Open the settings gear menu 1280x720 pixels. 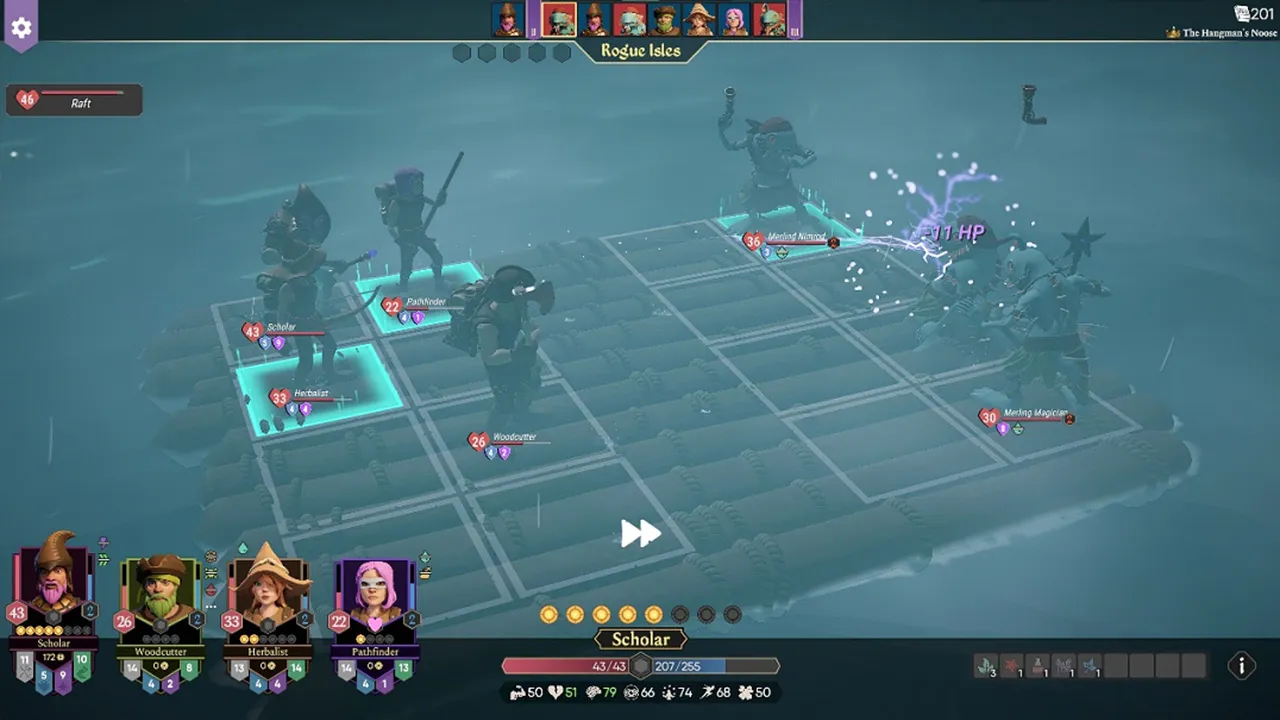22,27
